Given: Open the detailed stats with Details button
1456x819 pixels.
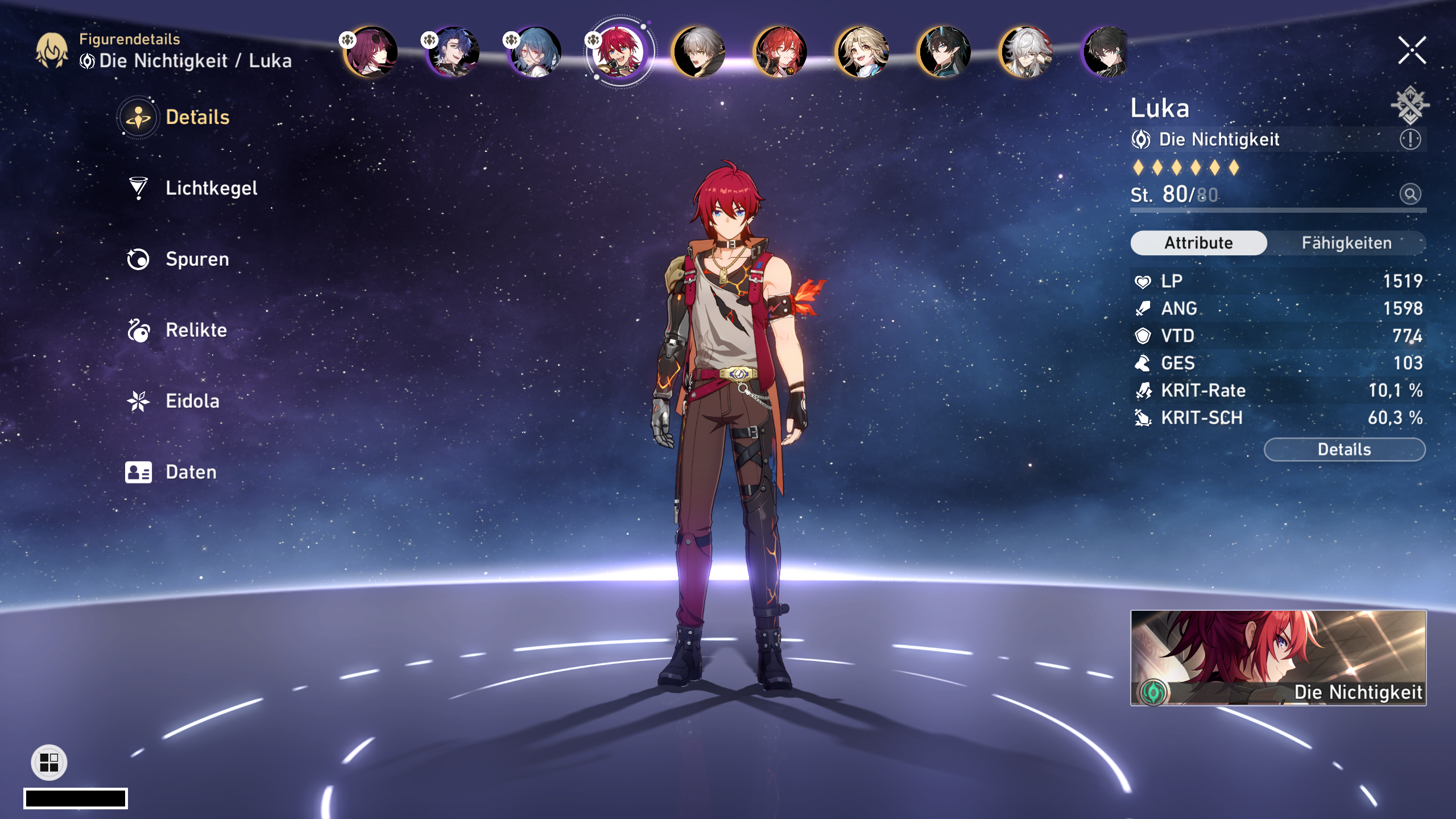Looking at the screenshot, I should (1344, 450).
